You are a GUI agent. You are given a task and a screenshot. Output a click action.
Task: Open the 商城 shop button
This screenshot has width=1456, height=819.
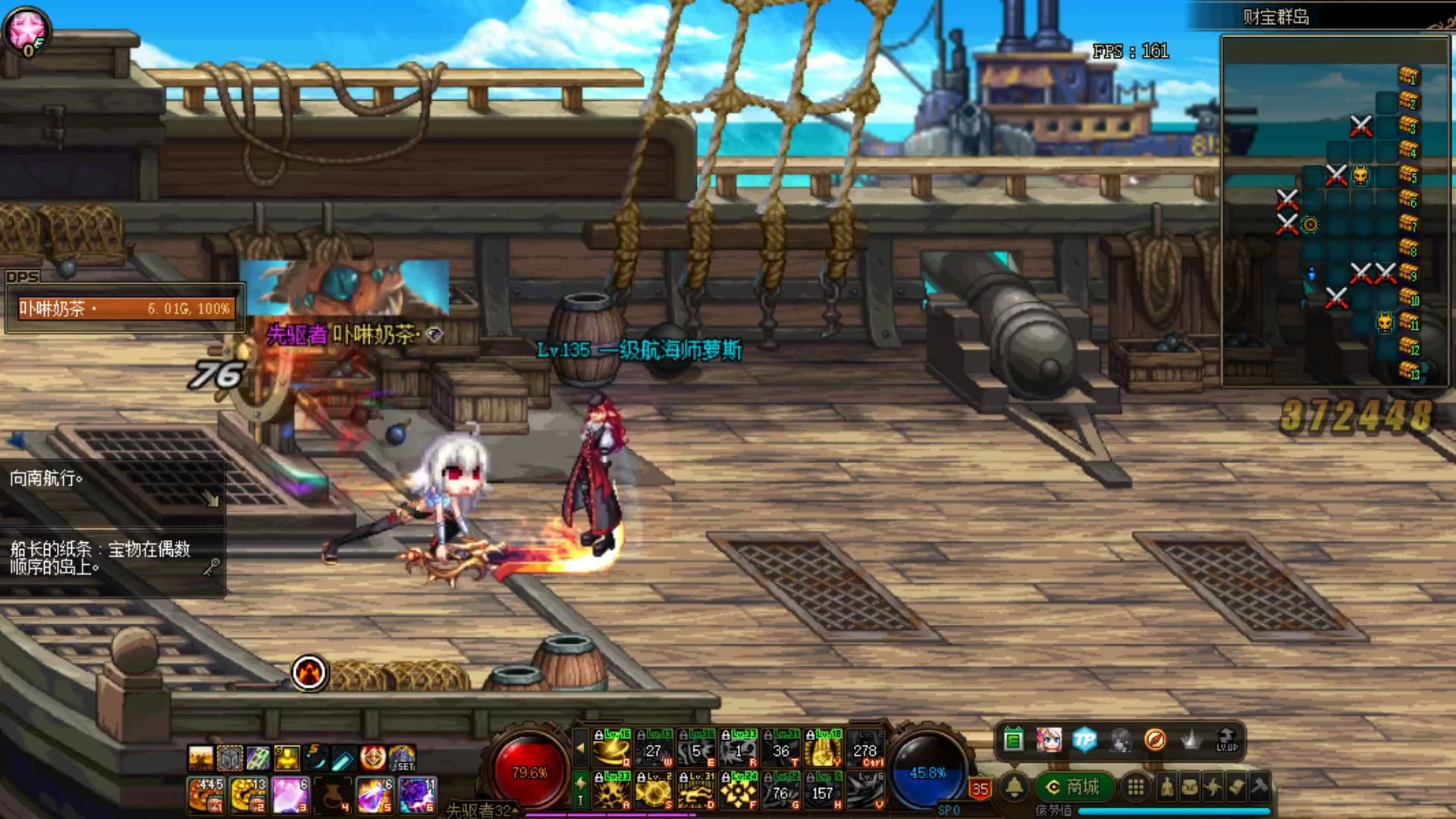coord(1074,787)
